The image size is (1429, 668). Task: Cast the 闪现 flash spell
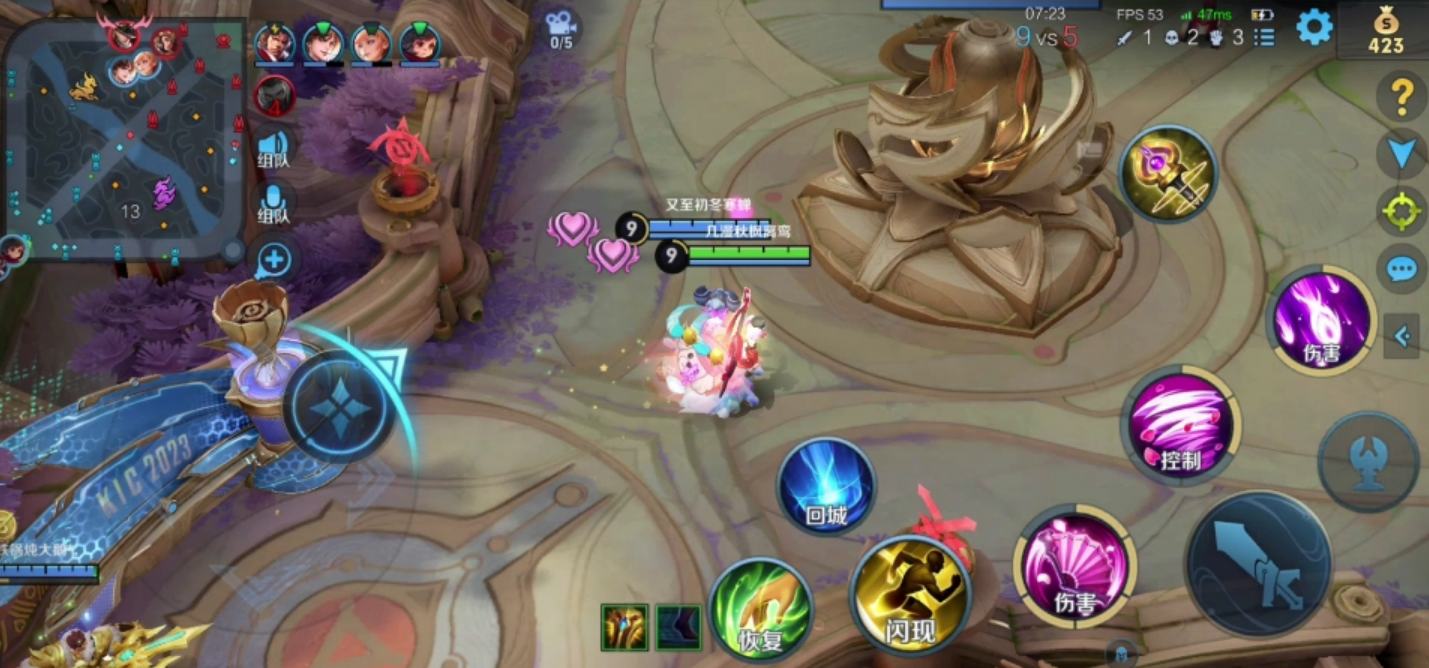coord(910,596)
